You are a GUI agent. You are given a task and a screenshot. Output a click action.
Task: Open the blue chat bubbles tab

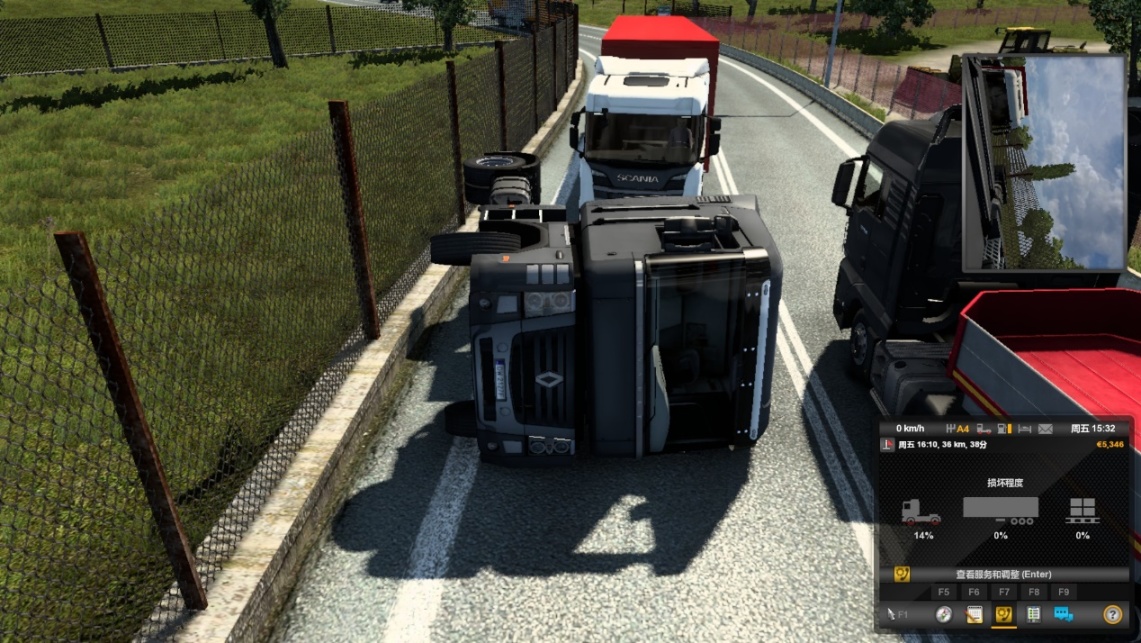1064,615
